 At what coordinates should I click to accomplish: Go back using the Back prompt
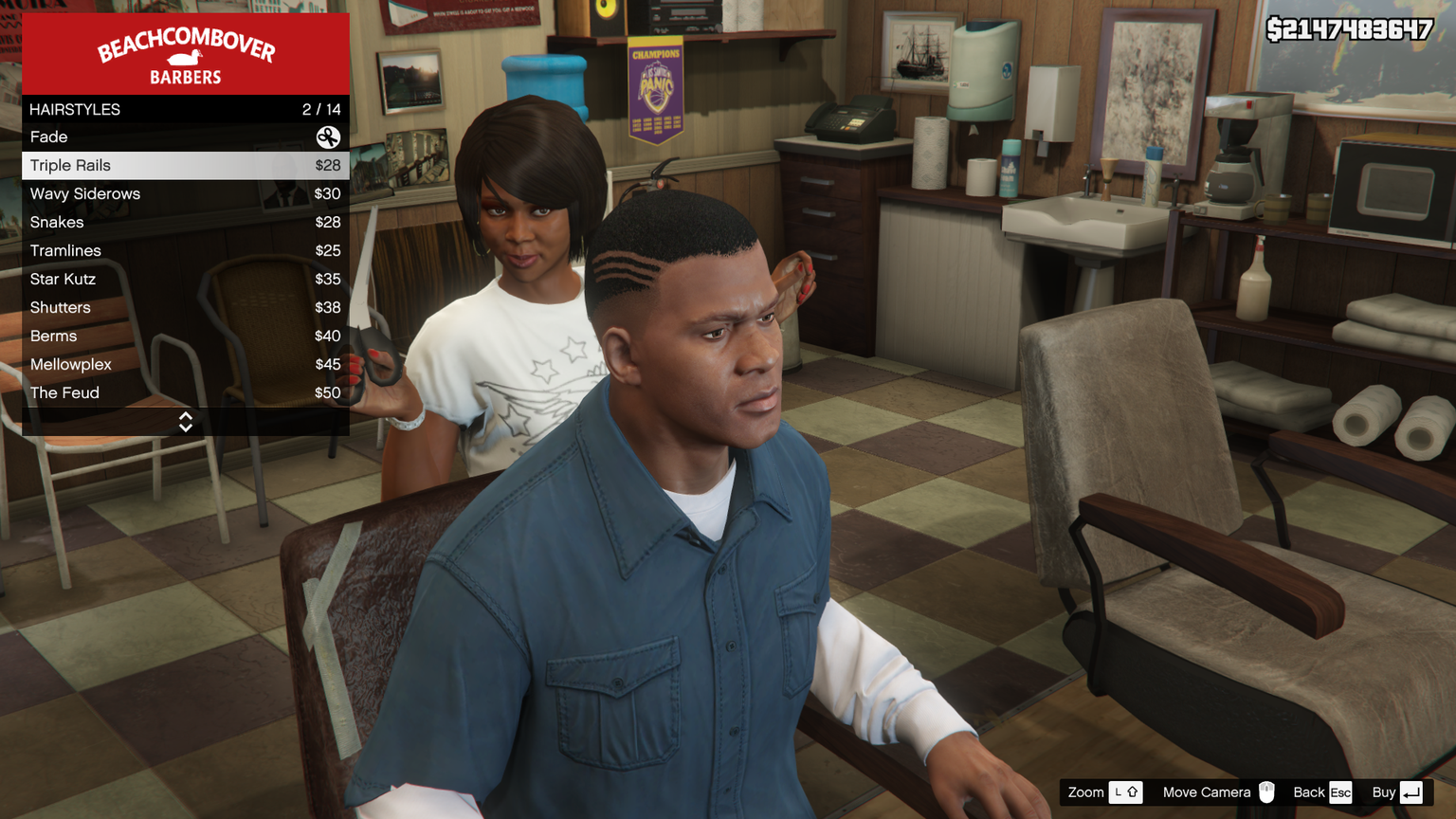click(1322, 792)
